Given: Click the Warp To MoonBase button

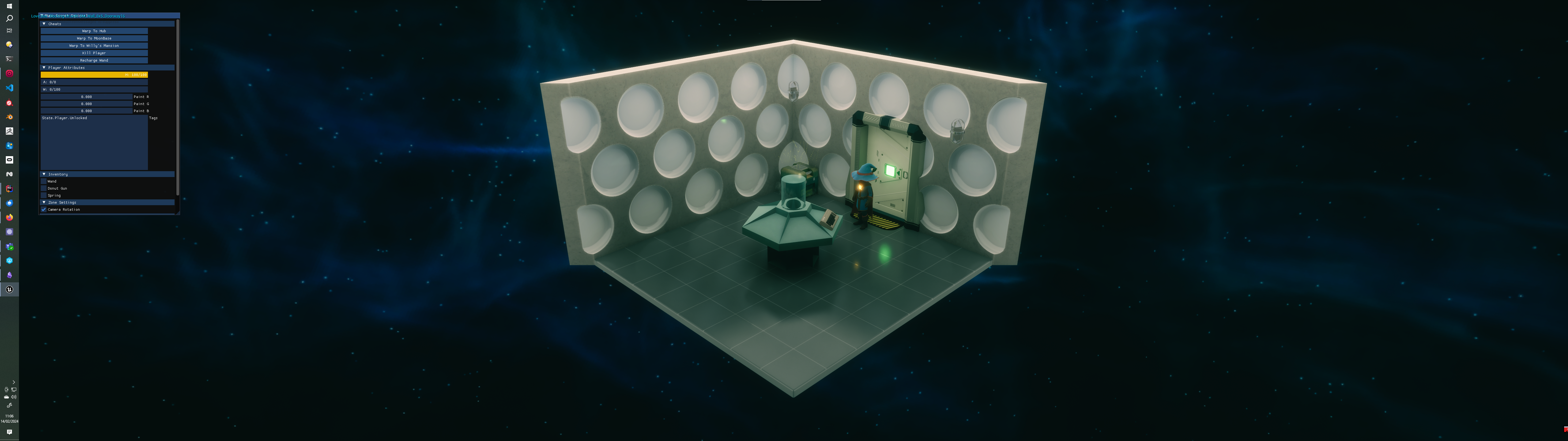Looking at the screenshot, I should click(x=94, y=38).
